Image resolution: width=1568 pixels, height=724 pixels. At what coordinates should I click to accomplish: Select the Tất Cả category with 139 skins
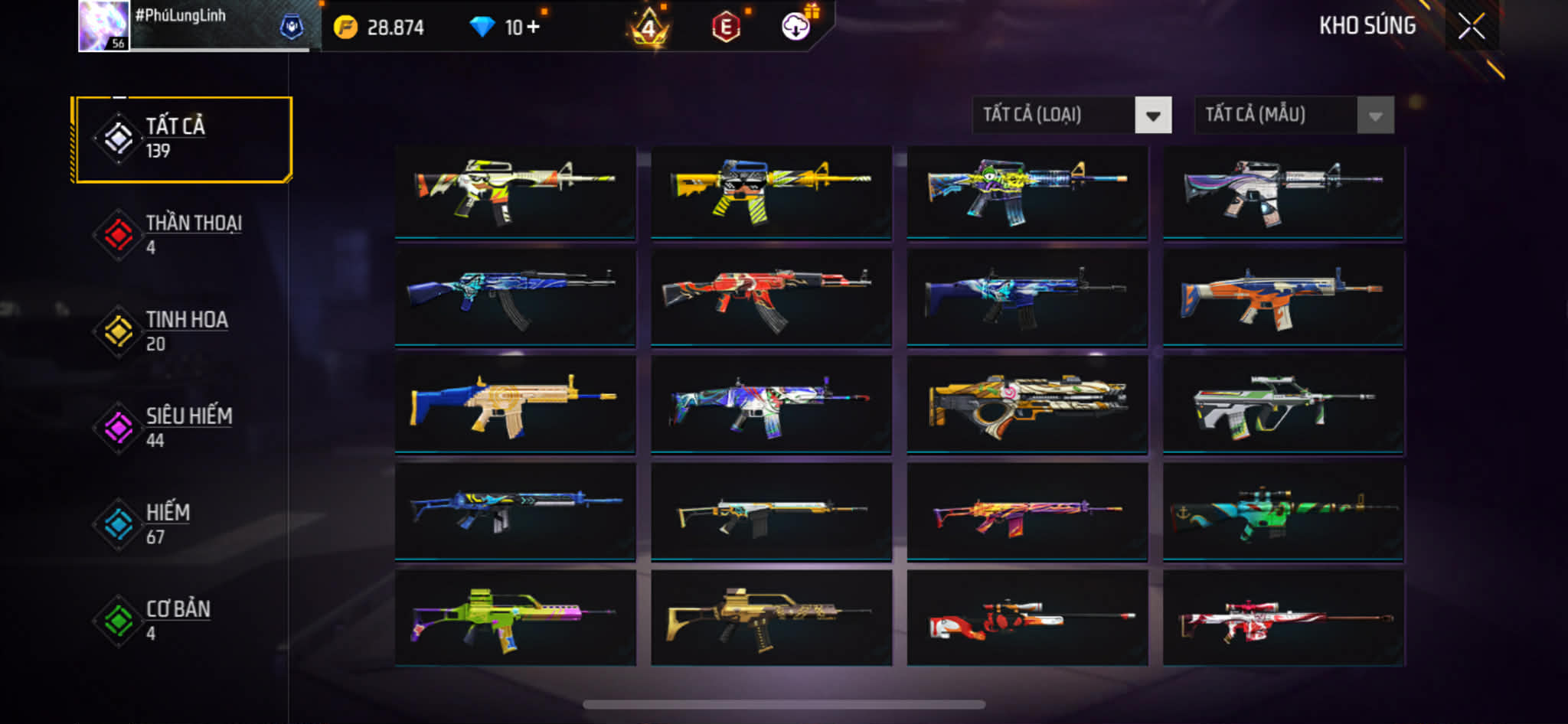tap(182, 139)
